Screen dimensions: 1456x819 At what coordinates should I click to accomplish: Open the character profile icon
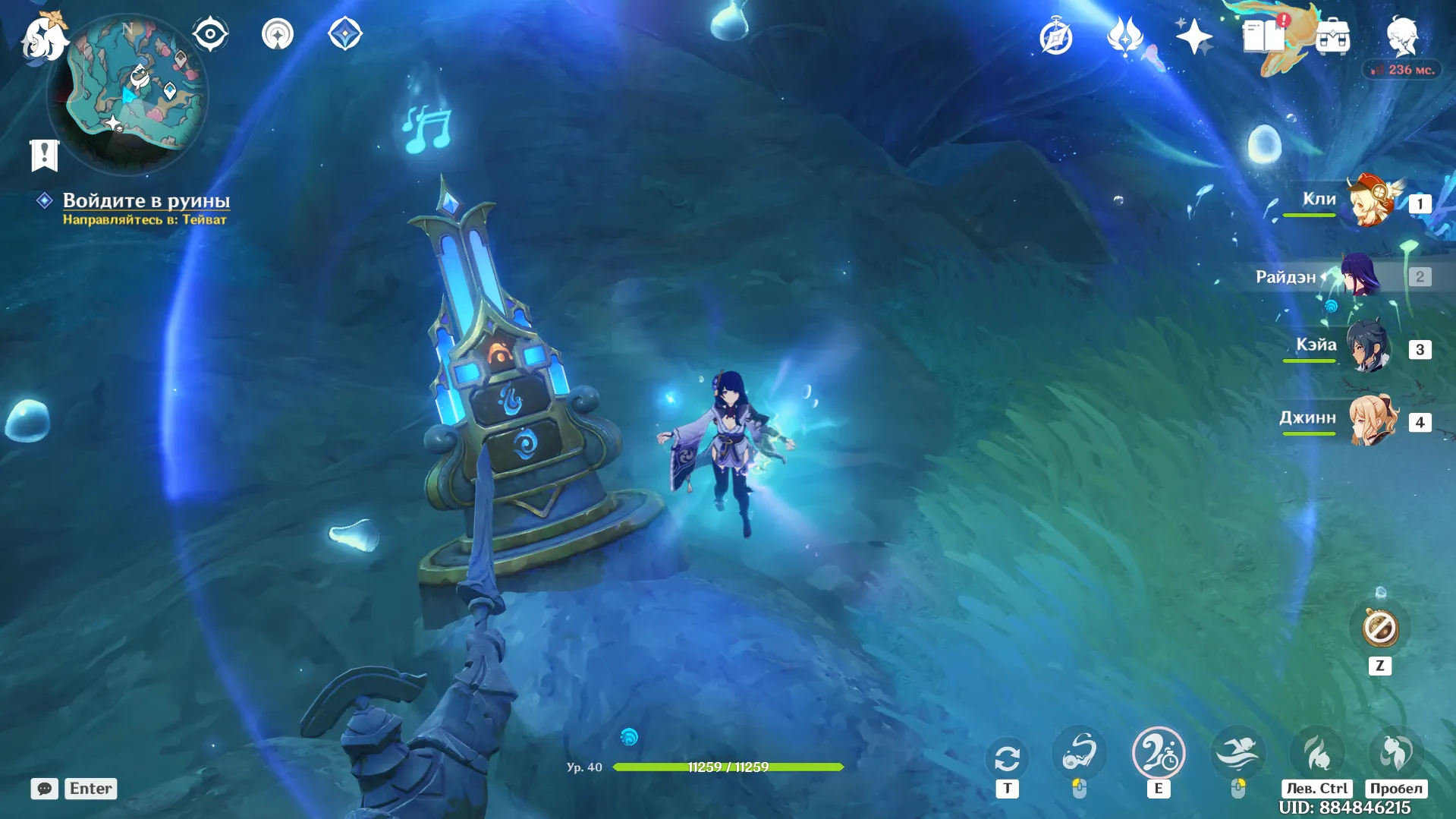1402,36
